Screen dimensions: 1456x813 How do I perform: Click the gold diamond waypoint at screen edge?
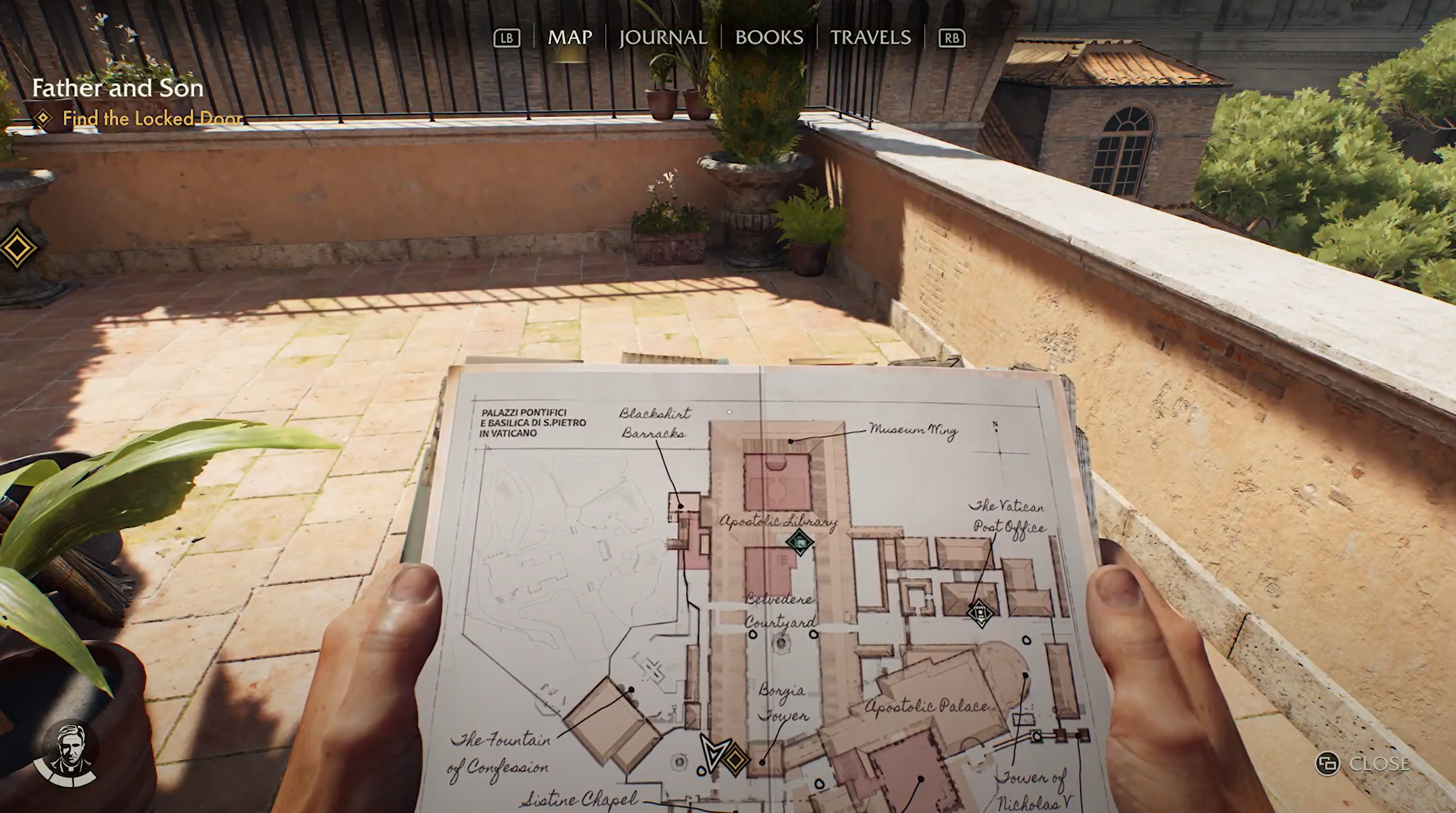click(17, 248)
